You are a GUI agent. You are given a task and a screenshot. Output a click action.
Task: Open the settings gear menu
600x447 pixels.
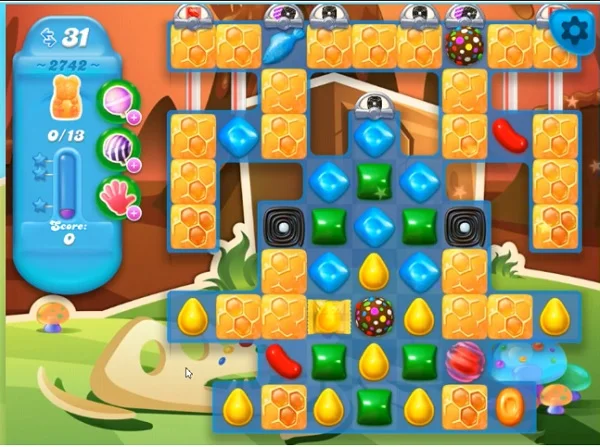574,30
